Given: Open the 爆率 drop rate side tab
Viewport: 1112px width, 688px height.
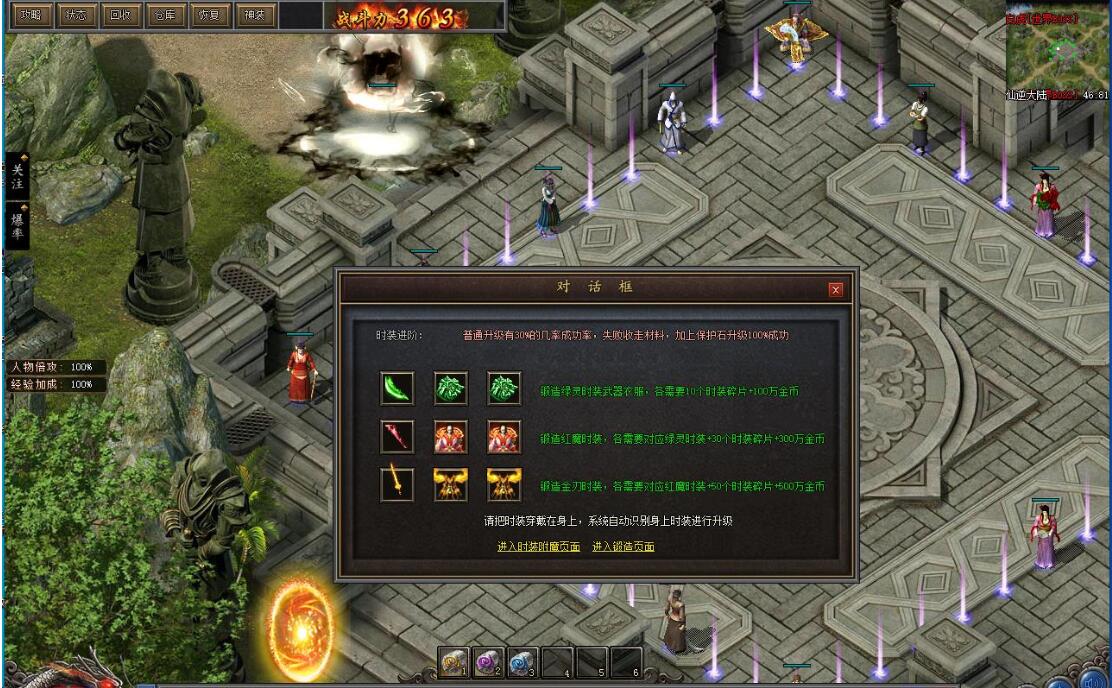Looking at the screenshot, I should [17, 225].
